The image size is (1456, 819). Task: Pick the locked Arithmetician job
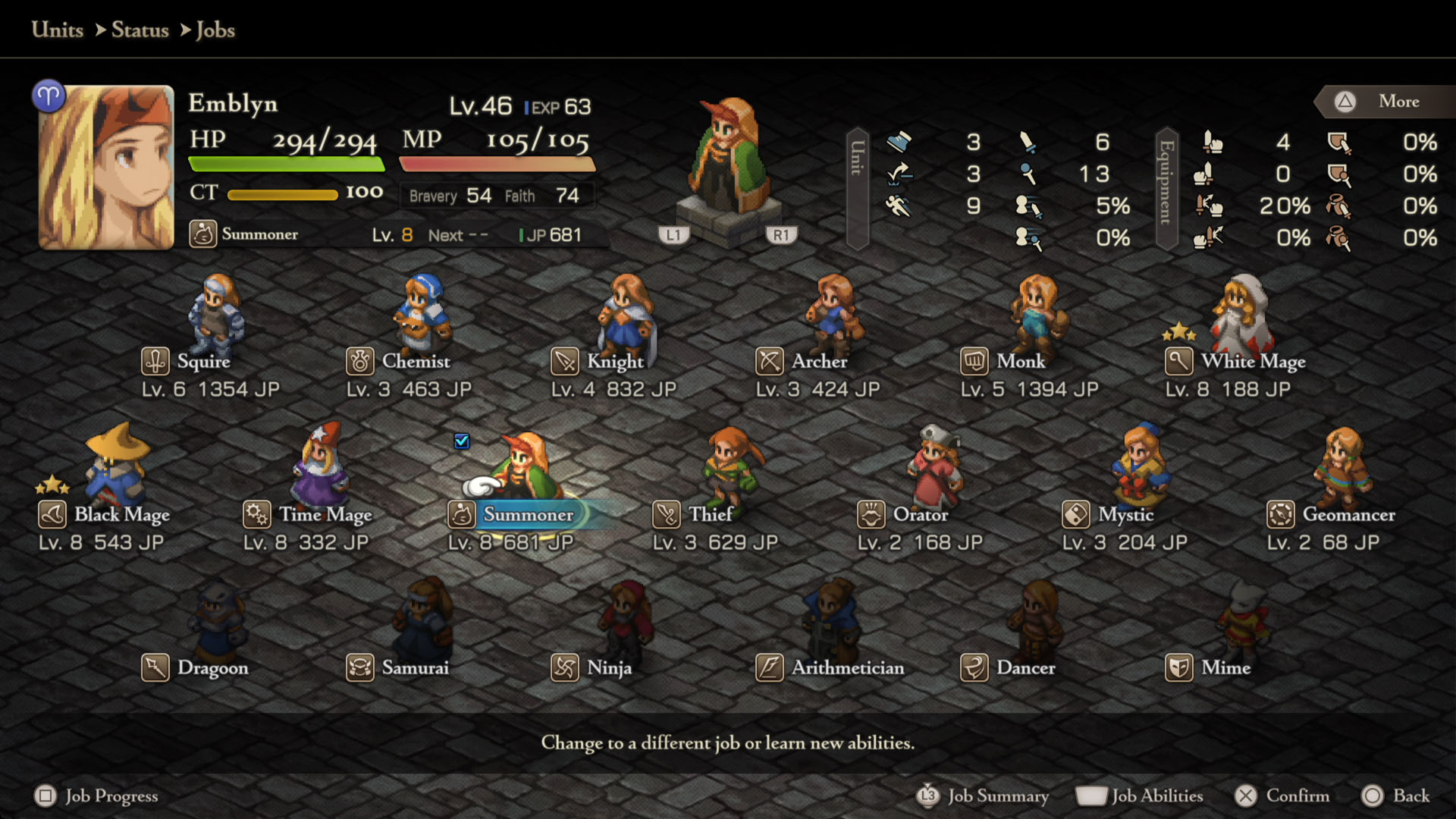(x=847, y=667)
